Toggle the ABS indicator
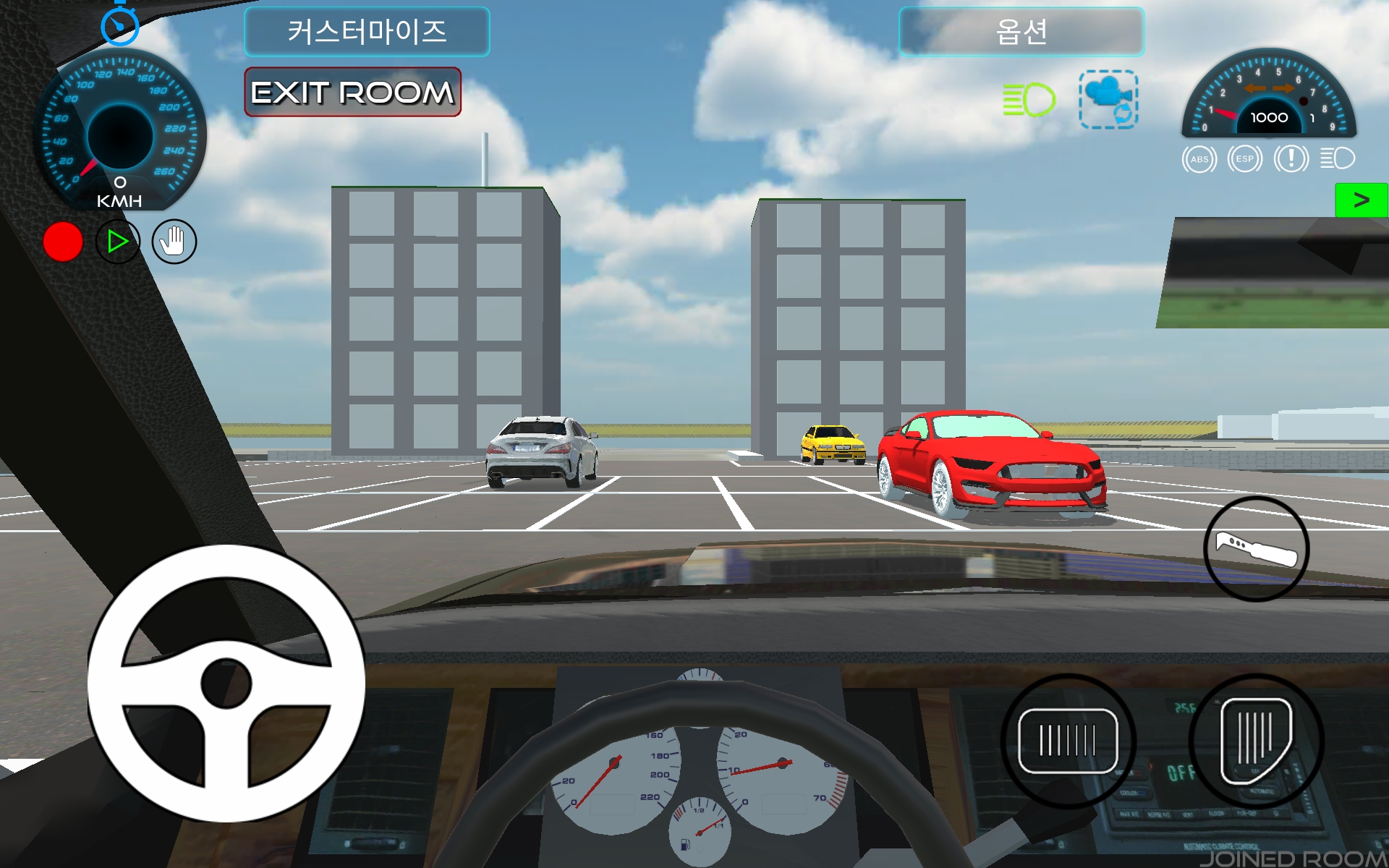 tap(1199, 159)
